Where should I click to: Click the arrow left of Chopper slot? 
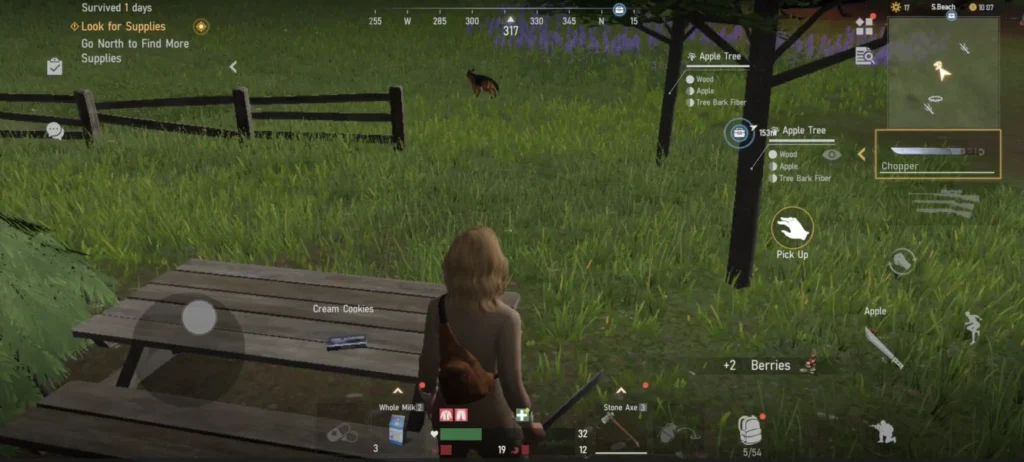point(861,154)
